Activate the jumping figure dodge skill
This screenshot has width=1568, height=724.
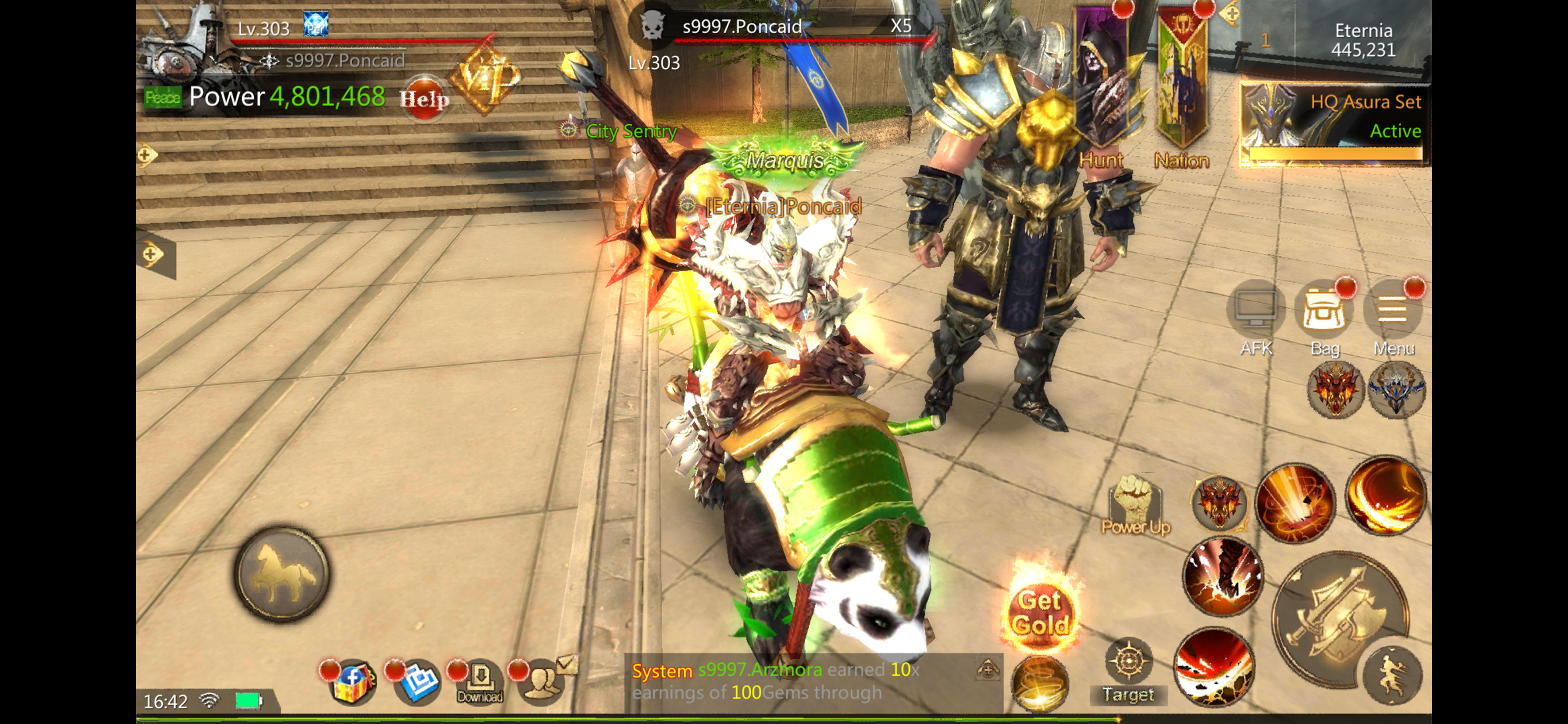click(x=1392, y=677)
